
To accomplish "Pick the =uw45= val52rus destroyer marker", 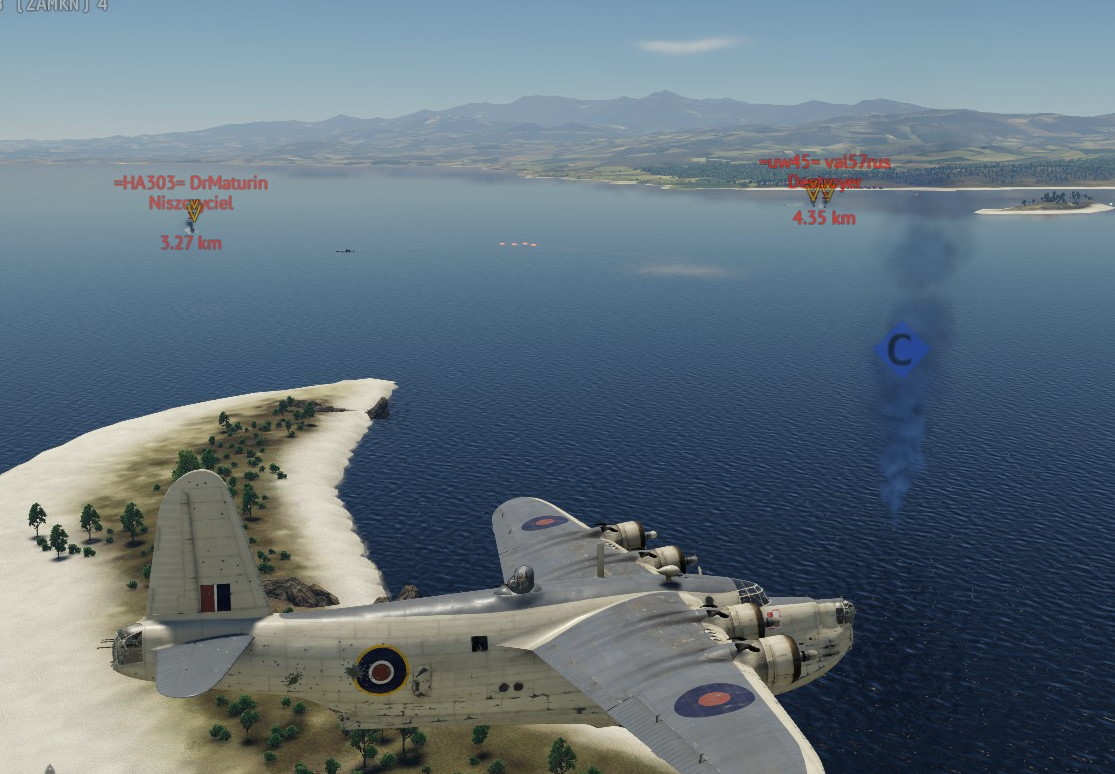I will tap(819, 190).
